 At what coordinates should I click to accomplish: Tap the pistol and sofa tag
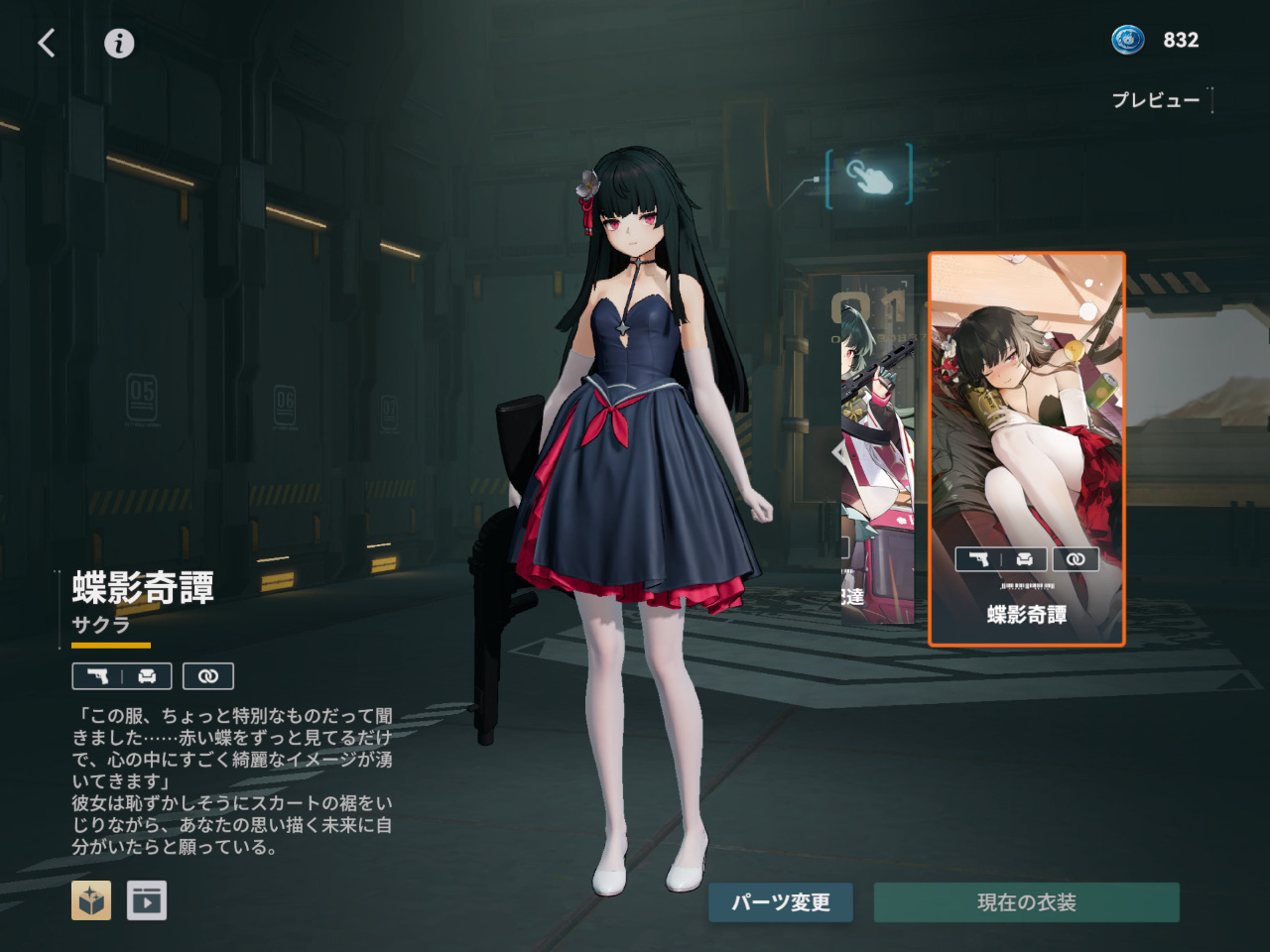point(122,676)
